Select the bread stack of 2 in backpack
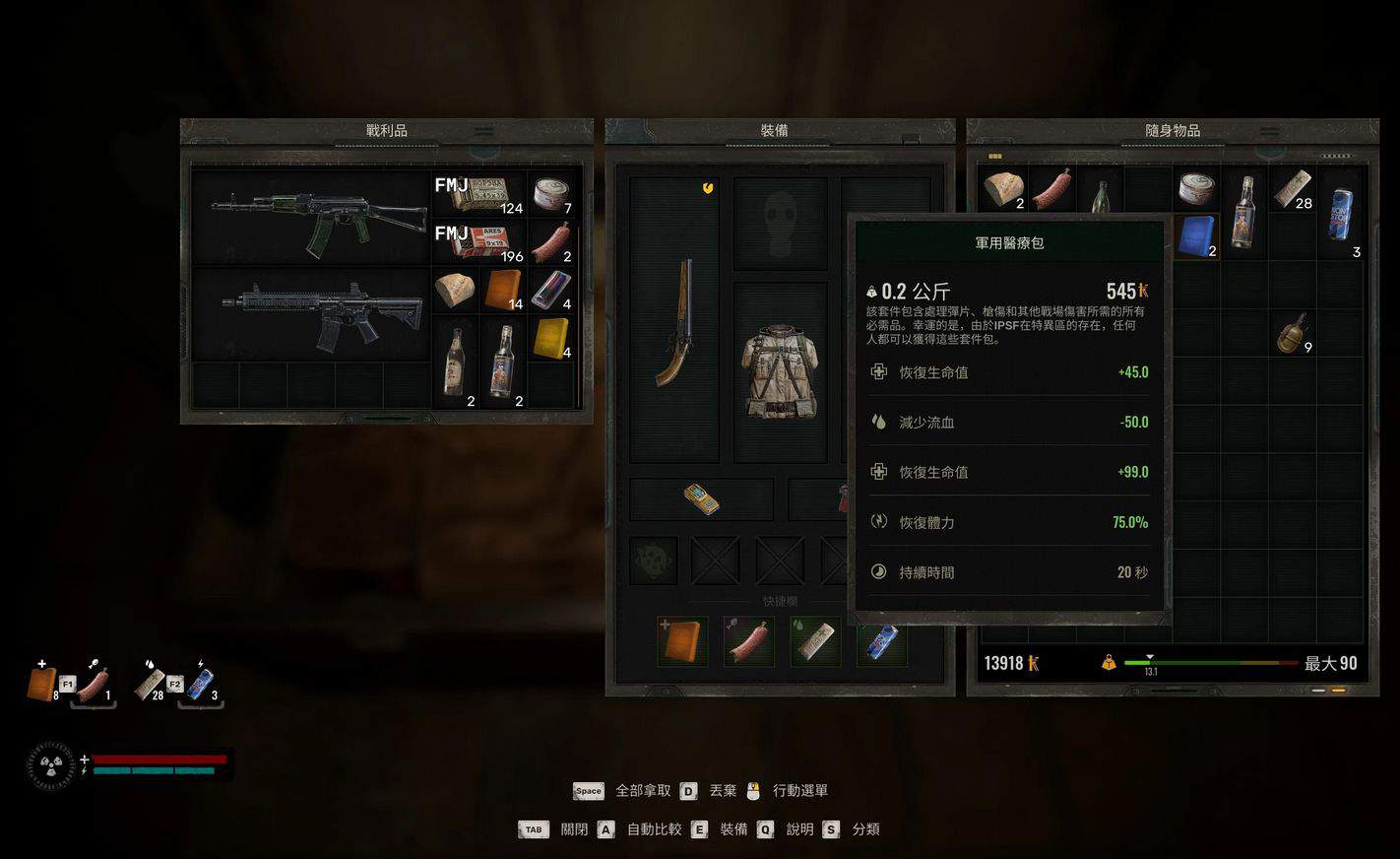The image size is (1400, 859). (x=1004, y=189)
